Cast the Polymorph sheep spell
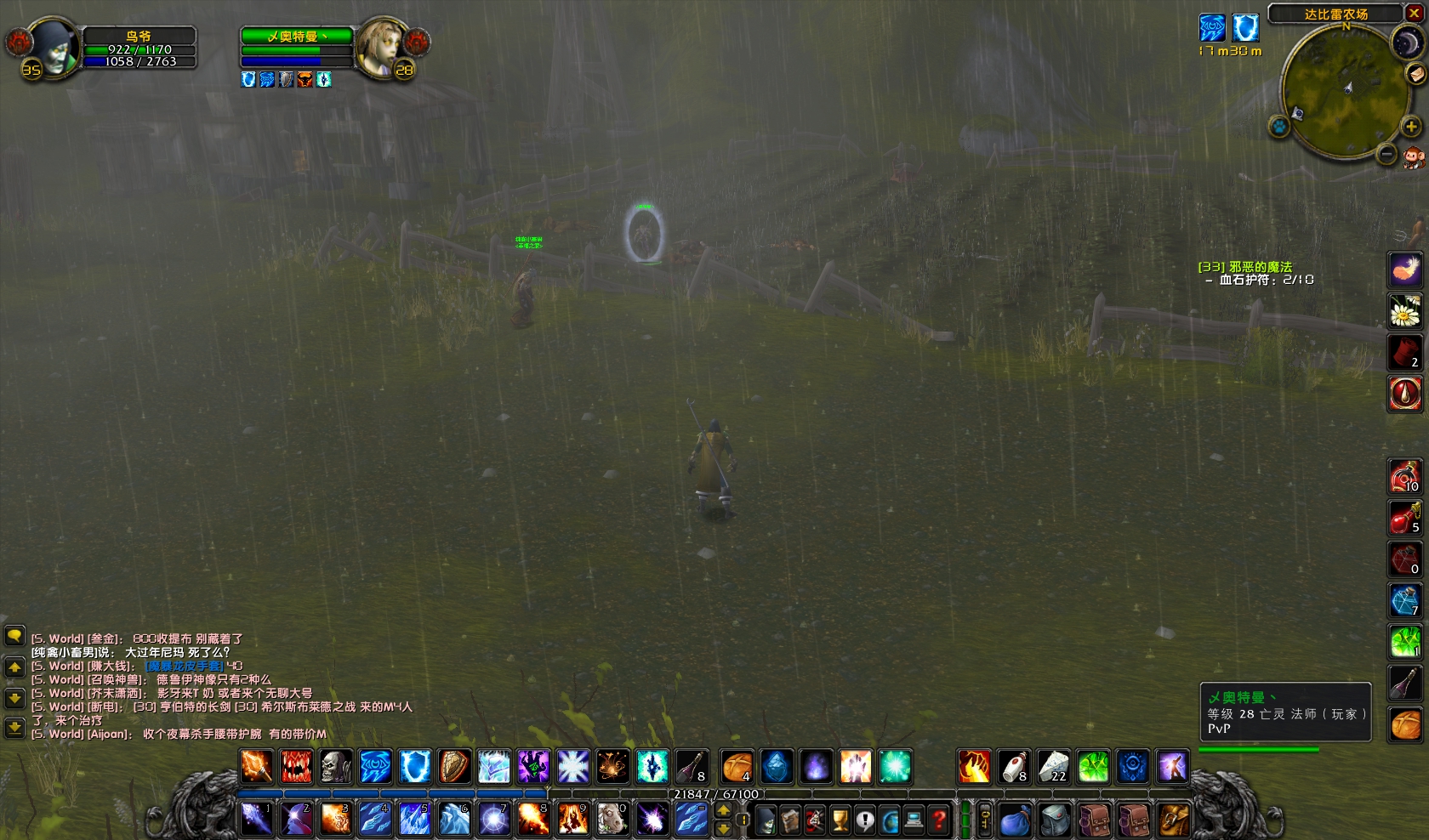Image resolution: width=1429 pixels, height=840 pixels. pyautogui.click(x=612, y=820)
